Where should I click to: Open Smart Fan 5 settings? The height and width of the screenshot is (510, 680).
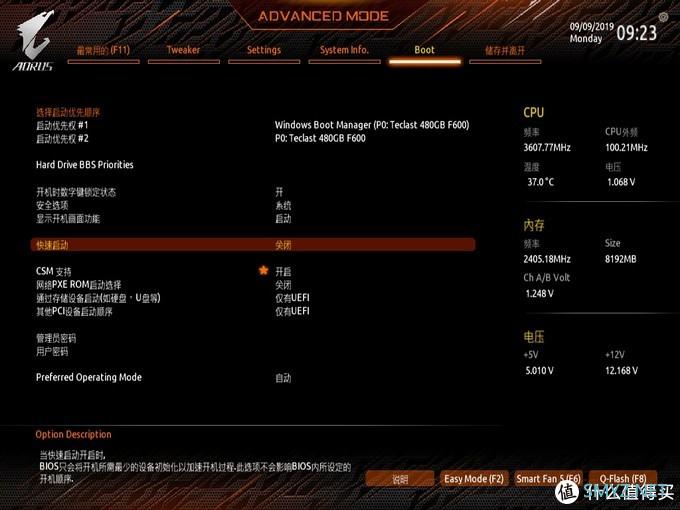tap(548, 479)
